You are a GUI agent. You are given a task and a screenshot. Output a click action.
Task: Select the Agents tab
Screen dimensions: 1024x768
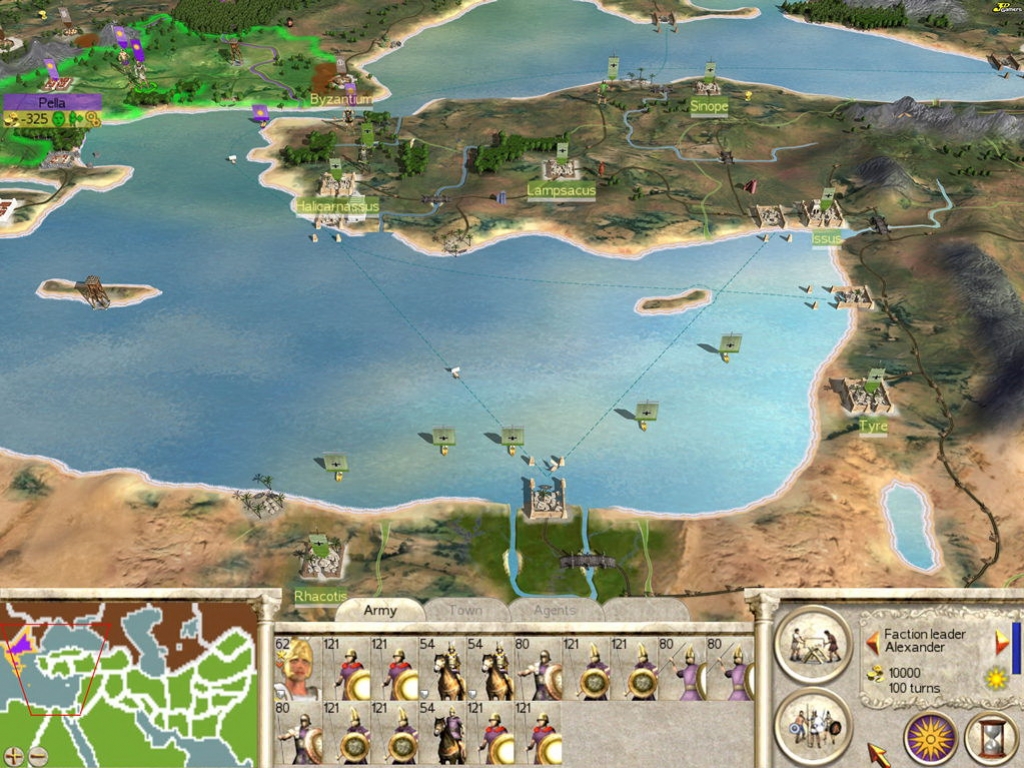coord(554,610)
